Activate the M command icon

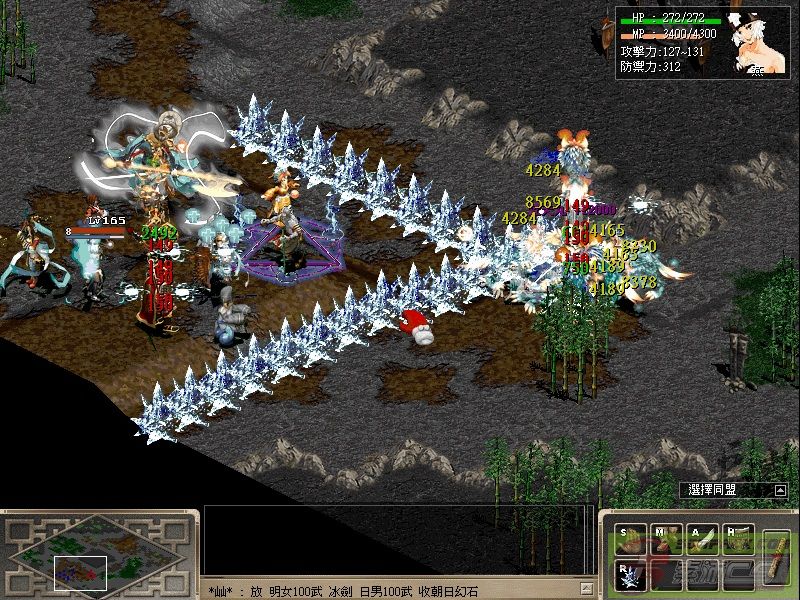pyautogui.click(x=667, y=538)
